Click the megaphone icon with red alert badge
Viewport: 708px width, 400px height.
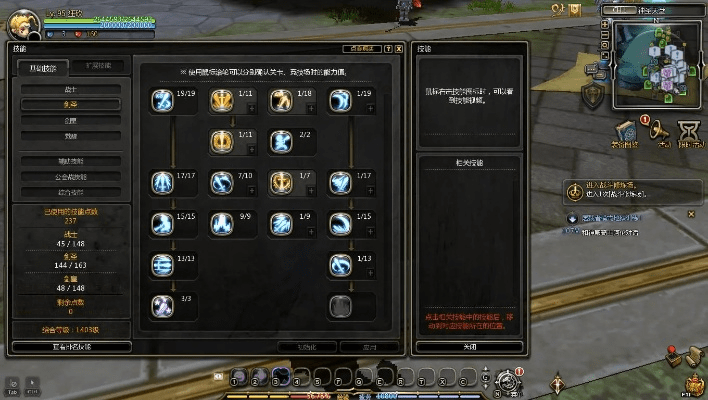pos(660,132)
